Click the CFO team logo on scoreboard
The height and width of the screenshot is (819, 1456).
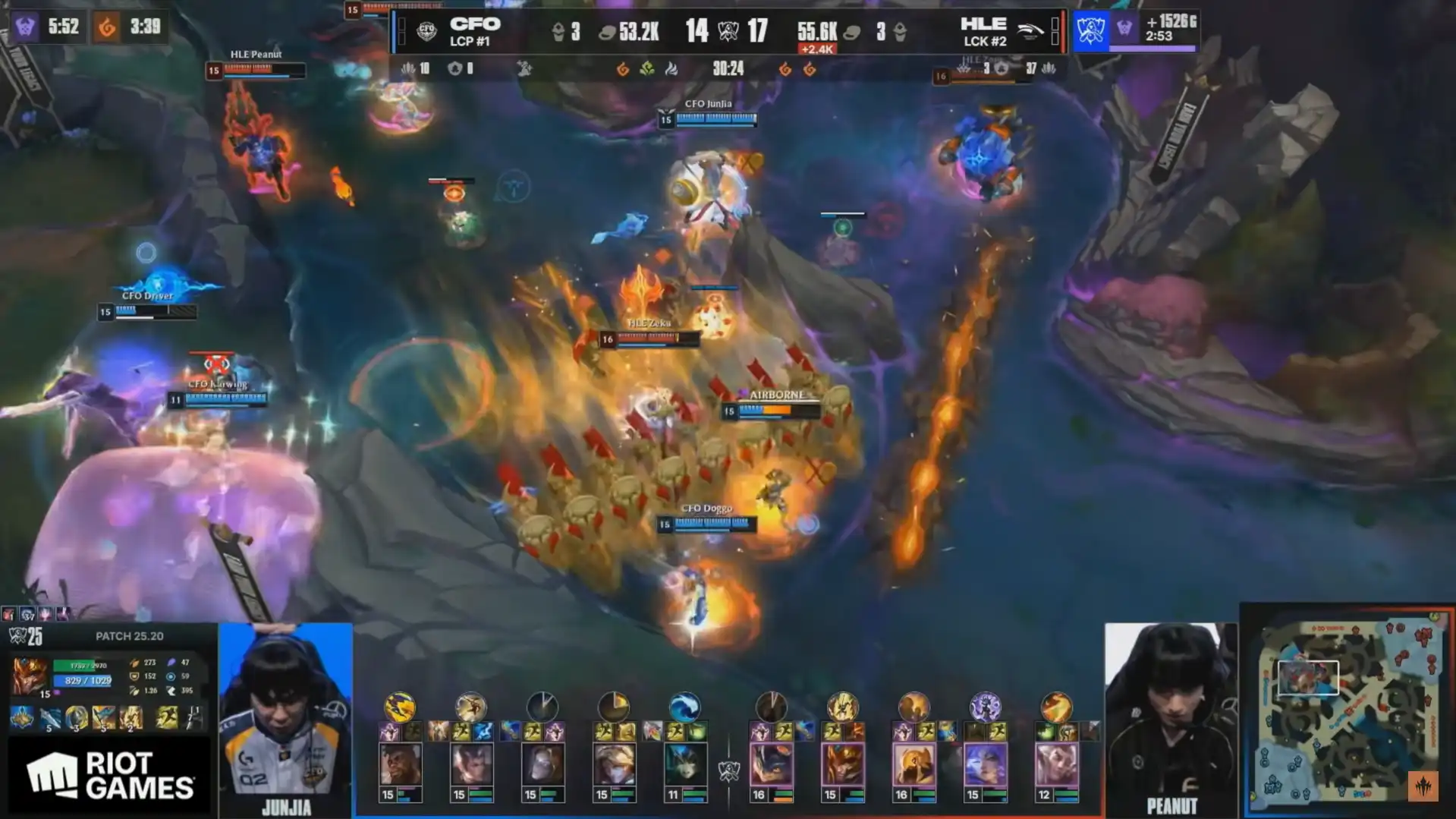click(427, 31)
